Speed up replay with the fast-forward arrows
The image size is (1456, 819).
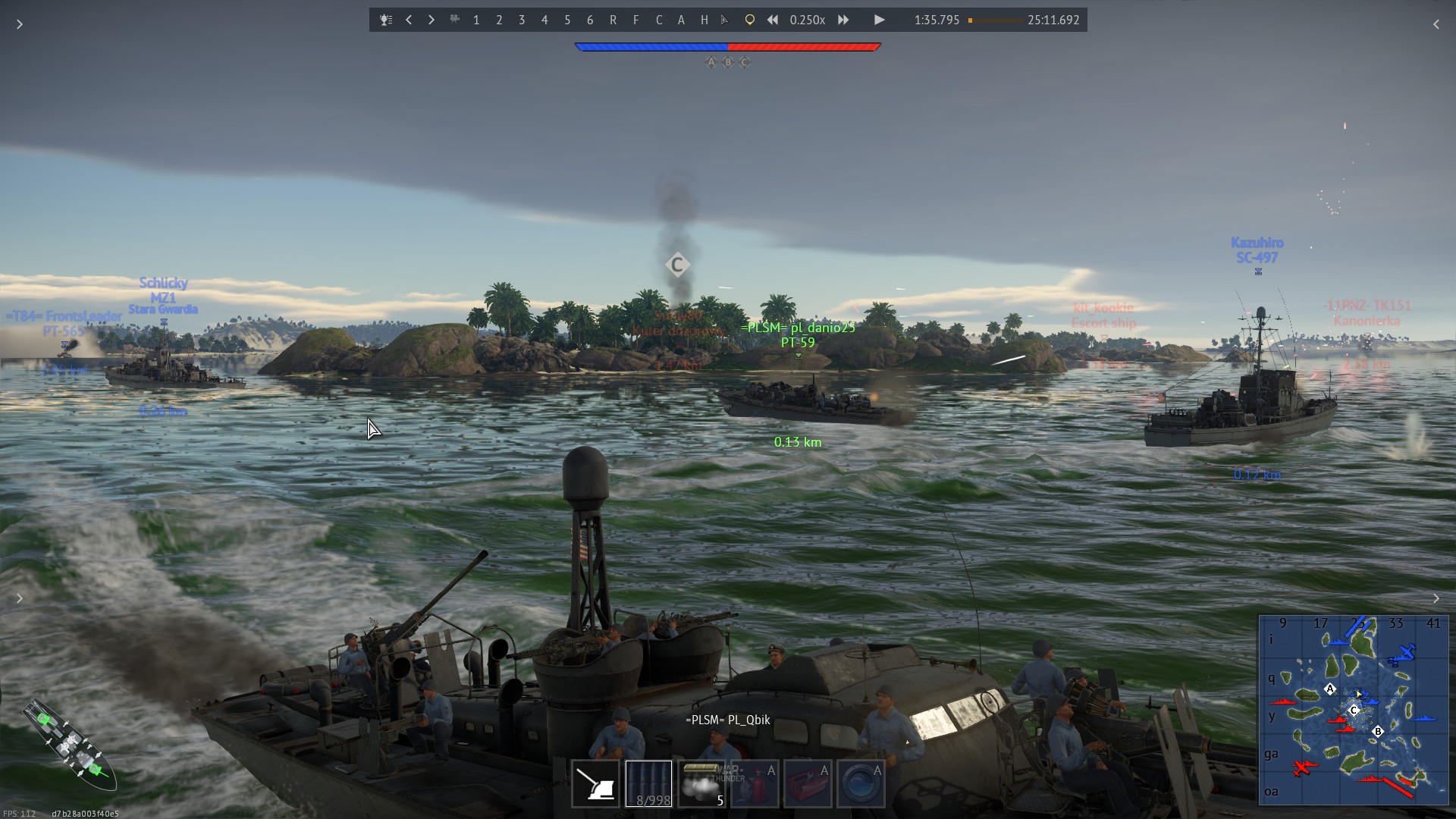(843, 20)
